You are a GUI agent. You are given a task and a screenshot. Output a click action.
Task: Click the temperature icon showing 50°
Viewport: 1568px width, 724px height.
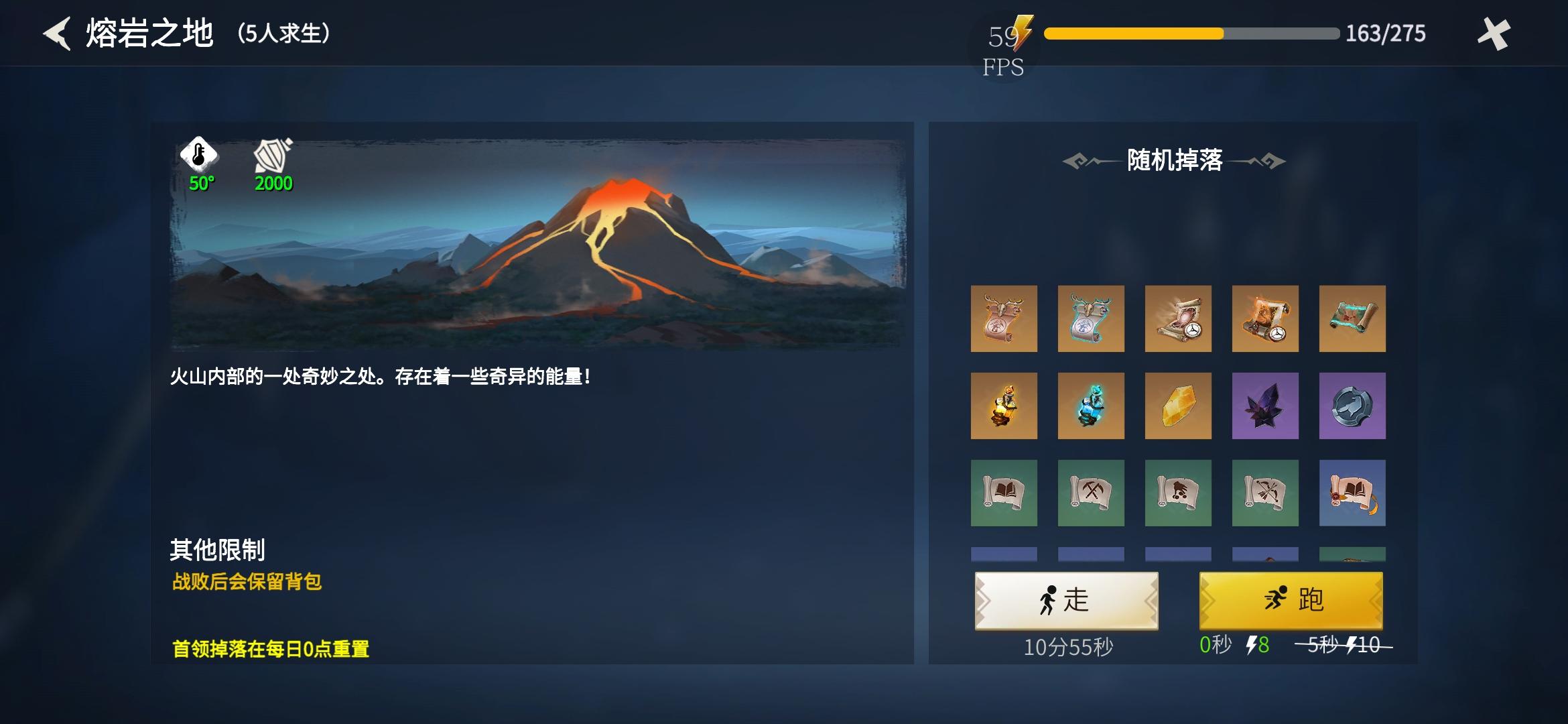pyautogui.click(x=198, y=157)
